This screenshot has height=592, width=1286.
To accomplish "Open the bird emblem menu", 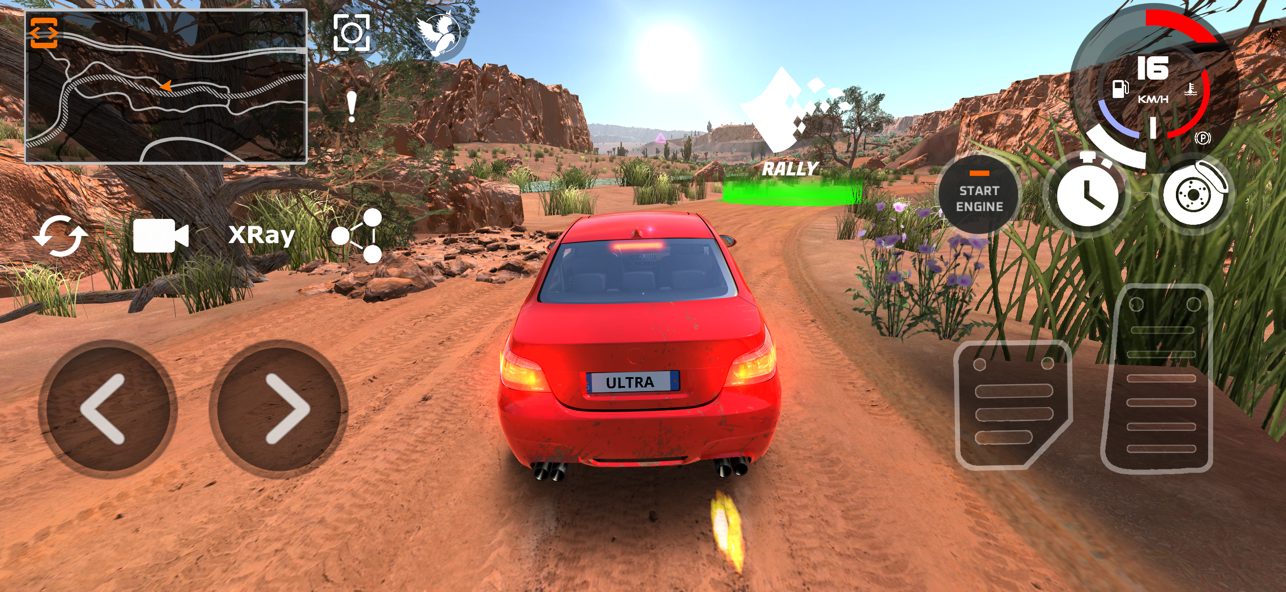I will (x=440, y=34).
